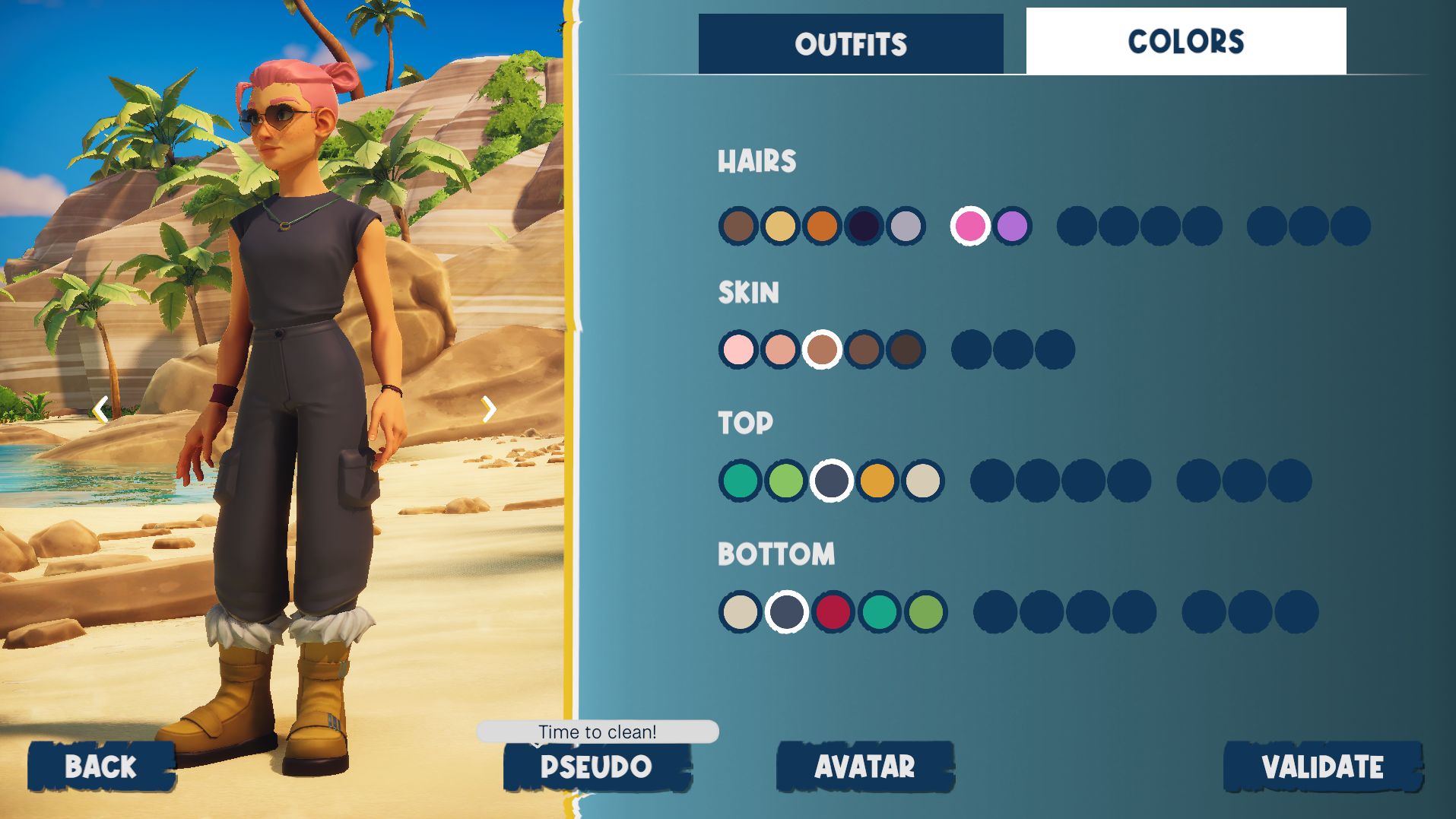Image resolution: width=1456 pixels, height=819 pixels.
Task: Choose the beige bottom color swatch
Action: [x=740, y=611]
